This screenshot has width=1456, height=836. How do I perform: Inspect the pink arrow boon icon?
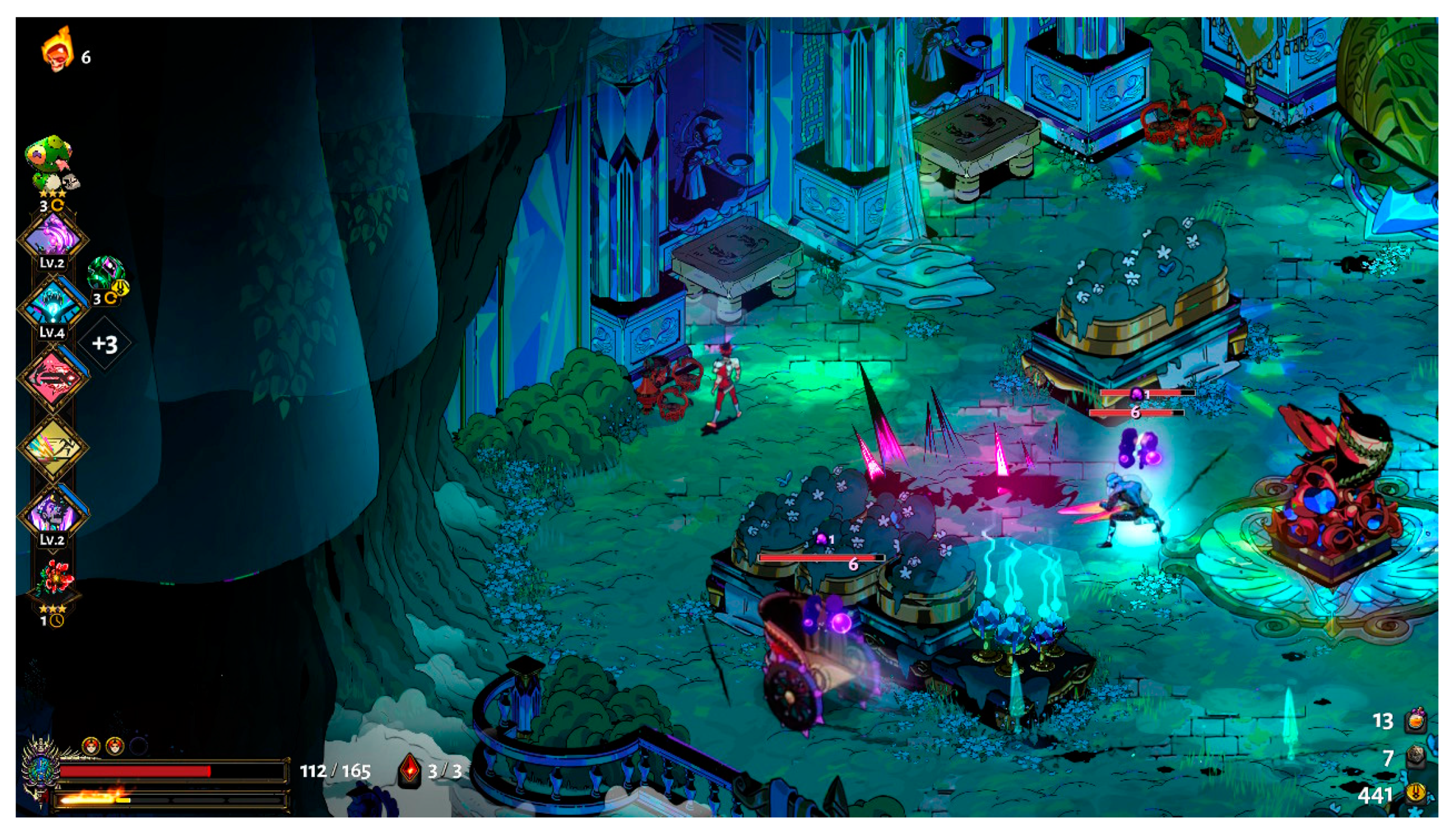(x=53, y=376)
